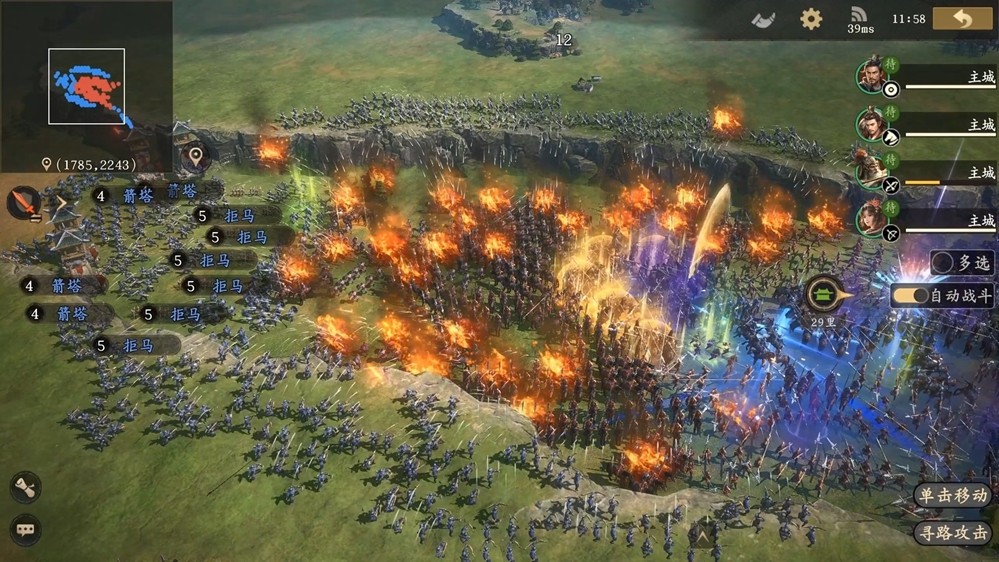Open the chat speech bubble

click(26, 529)
